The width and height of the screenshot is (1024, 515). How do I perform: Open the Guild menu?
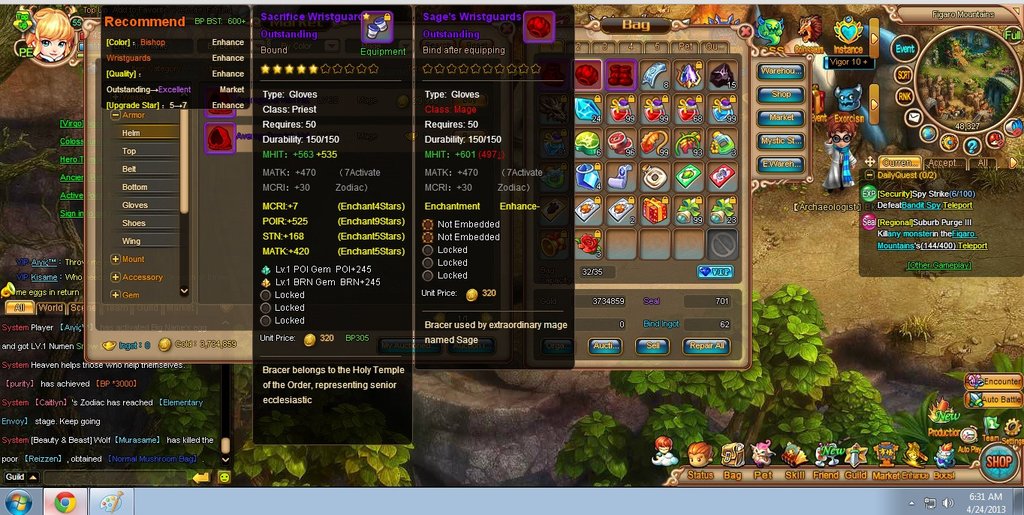pyautogui.click(x=855, y=457)
